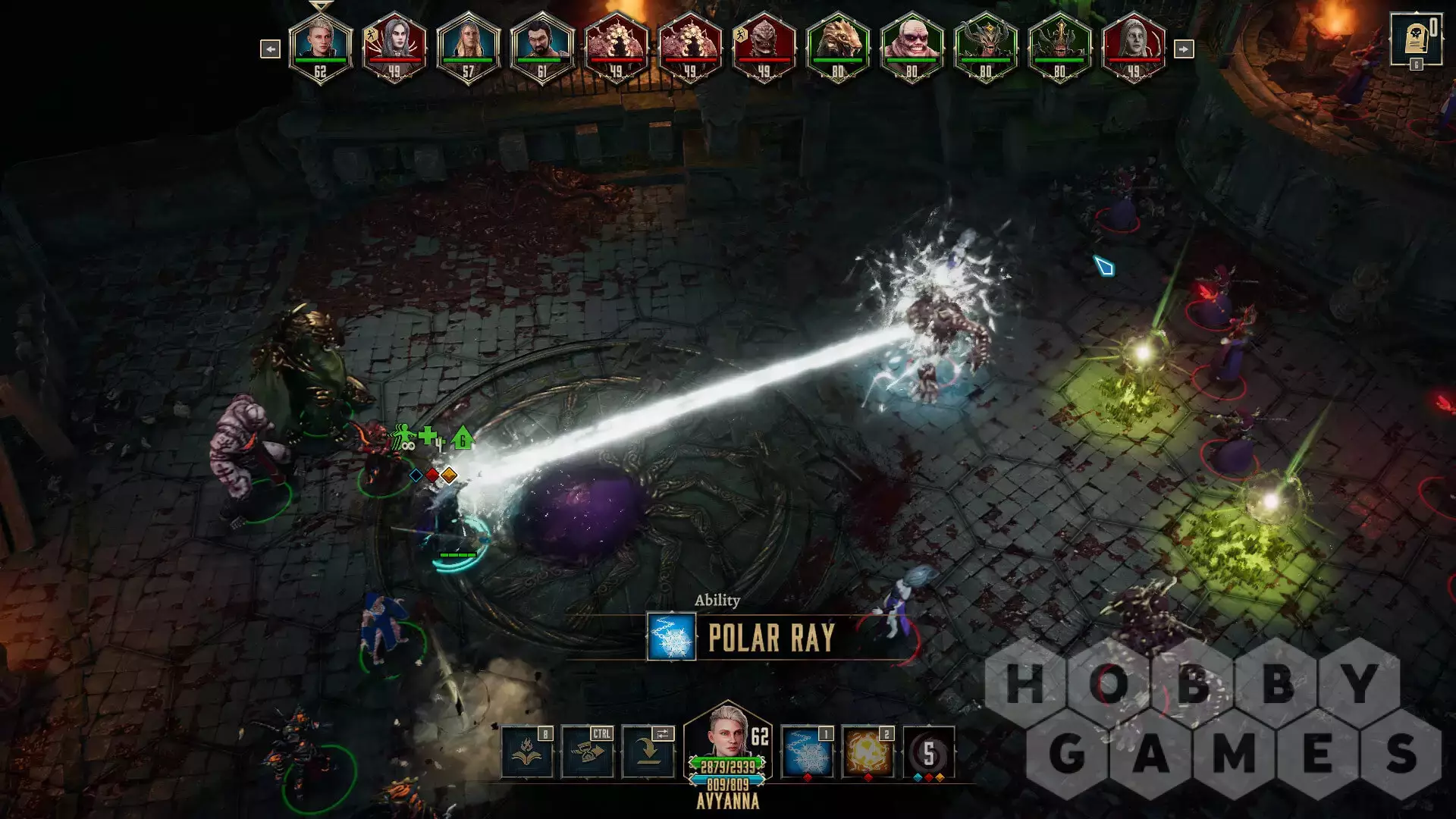Select the blonde long-haired woman's turn portrait

pos(468,47)
